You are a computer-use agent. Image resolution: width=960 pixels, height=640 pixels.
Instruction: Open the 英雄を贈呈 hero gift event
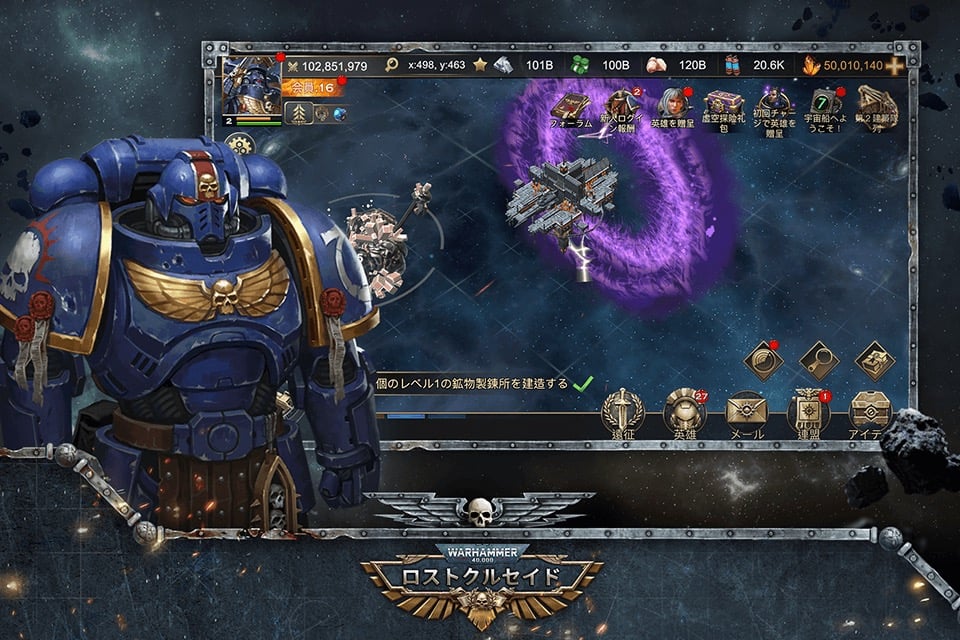point(671,105)
